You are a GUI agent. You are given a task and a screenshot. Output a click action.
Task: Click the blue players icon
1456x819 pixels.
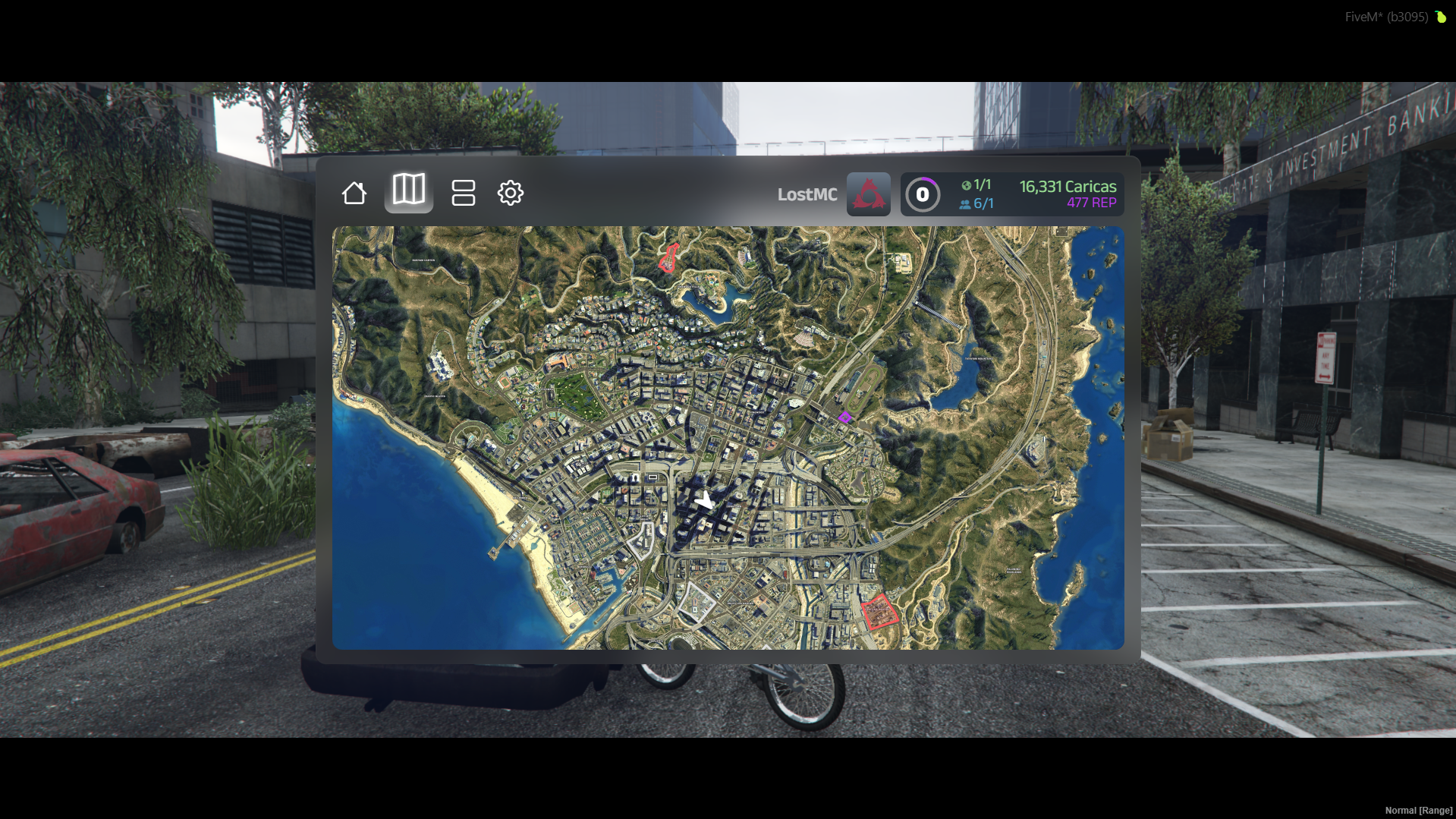[964, 203]
